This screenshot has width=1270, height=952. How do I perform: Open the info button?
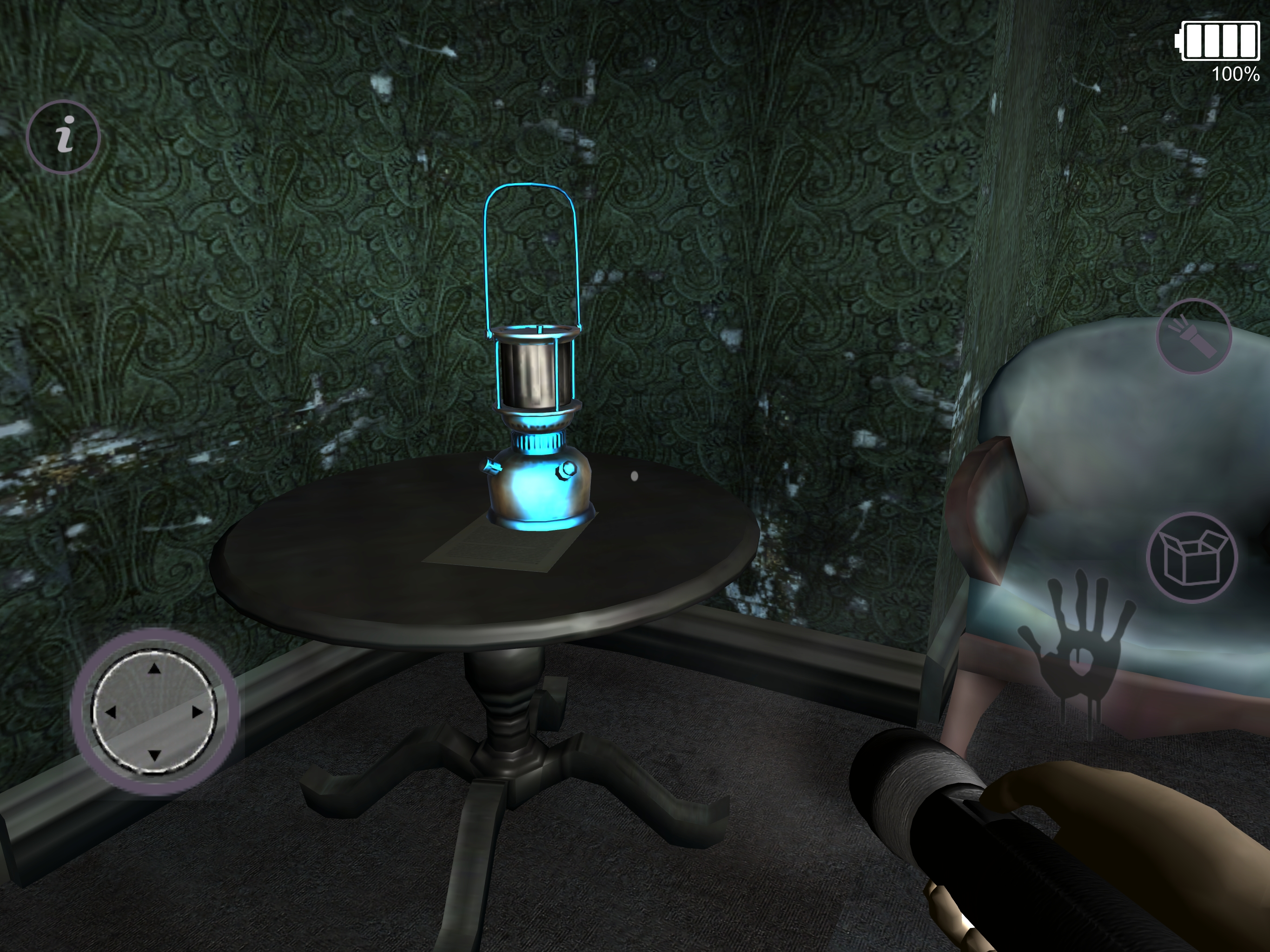pyautogui.click(x=64, y=137)
